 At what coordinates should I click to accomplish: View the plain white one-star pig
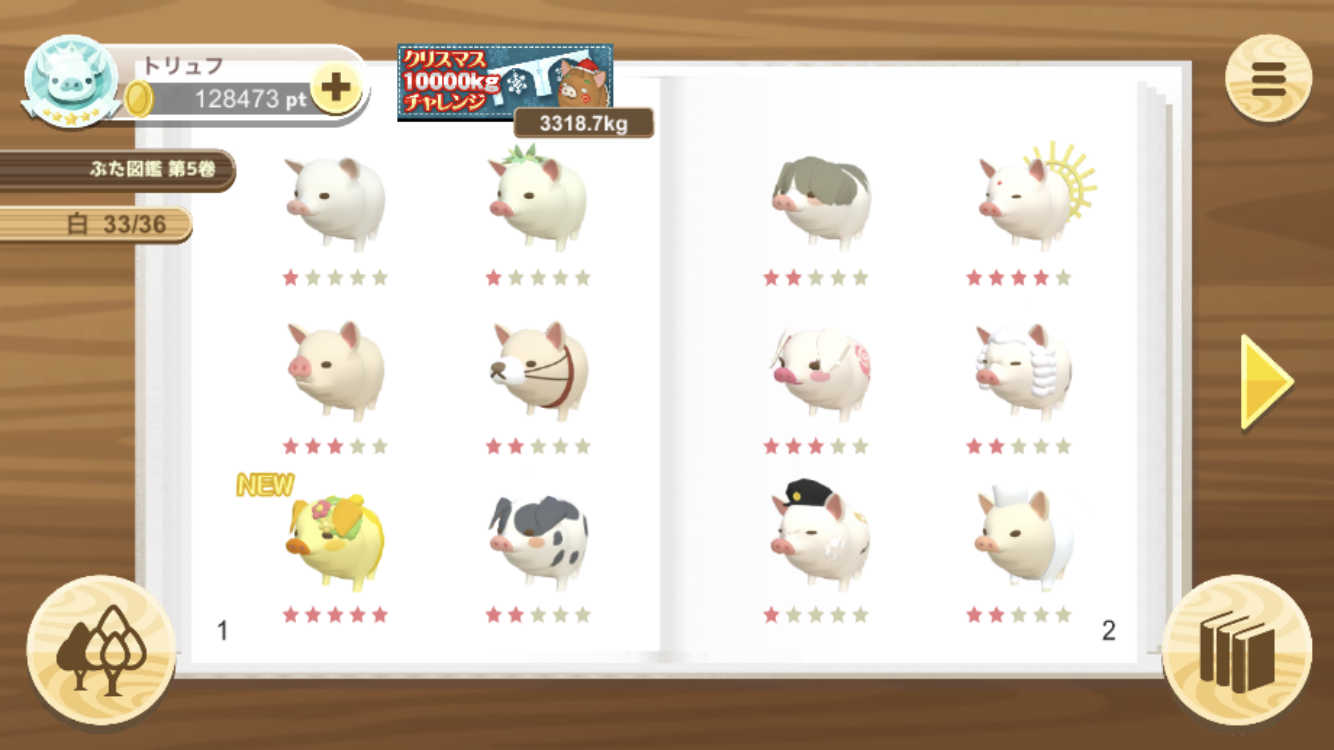point(335,202)
